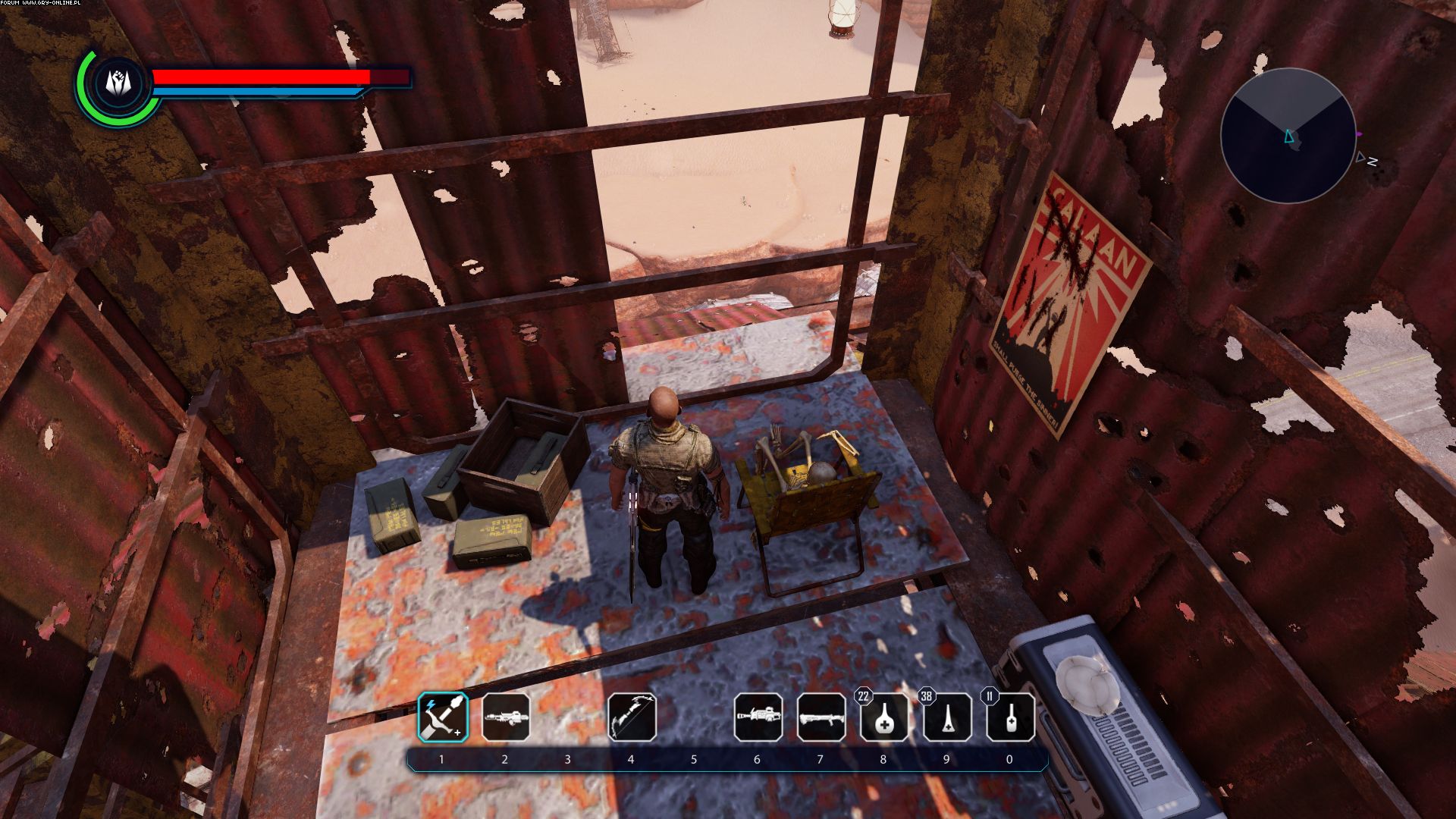Use the small bottle with count 11
This screenshot has height=819, width=1456.
coord(1010,718)
